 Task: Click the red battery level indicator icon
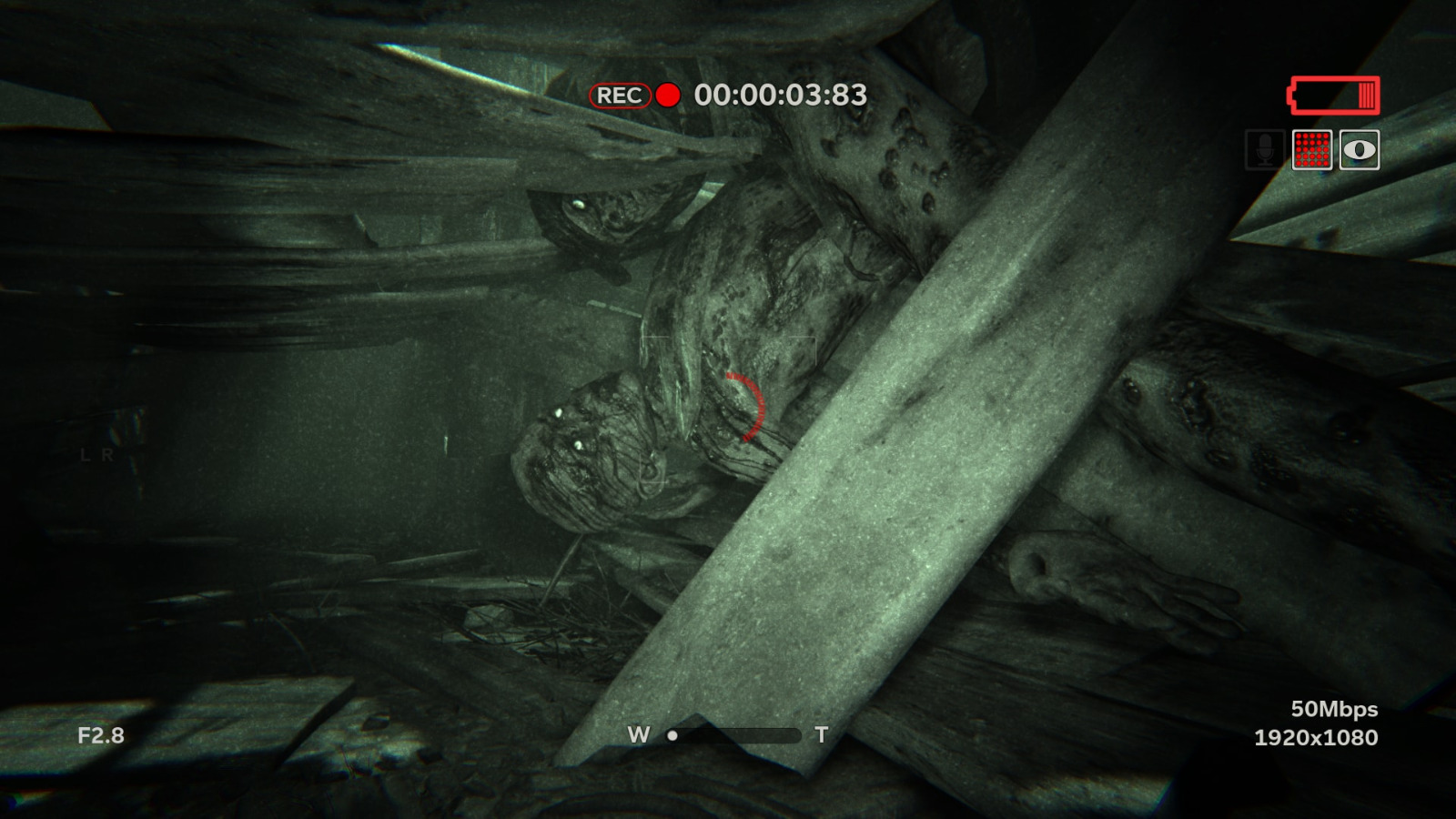coord(1332,96)
